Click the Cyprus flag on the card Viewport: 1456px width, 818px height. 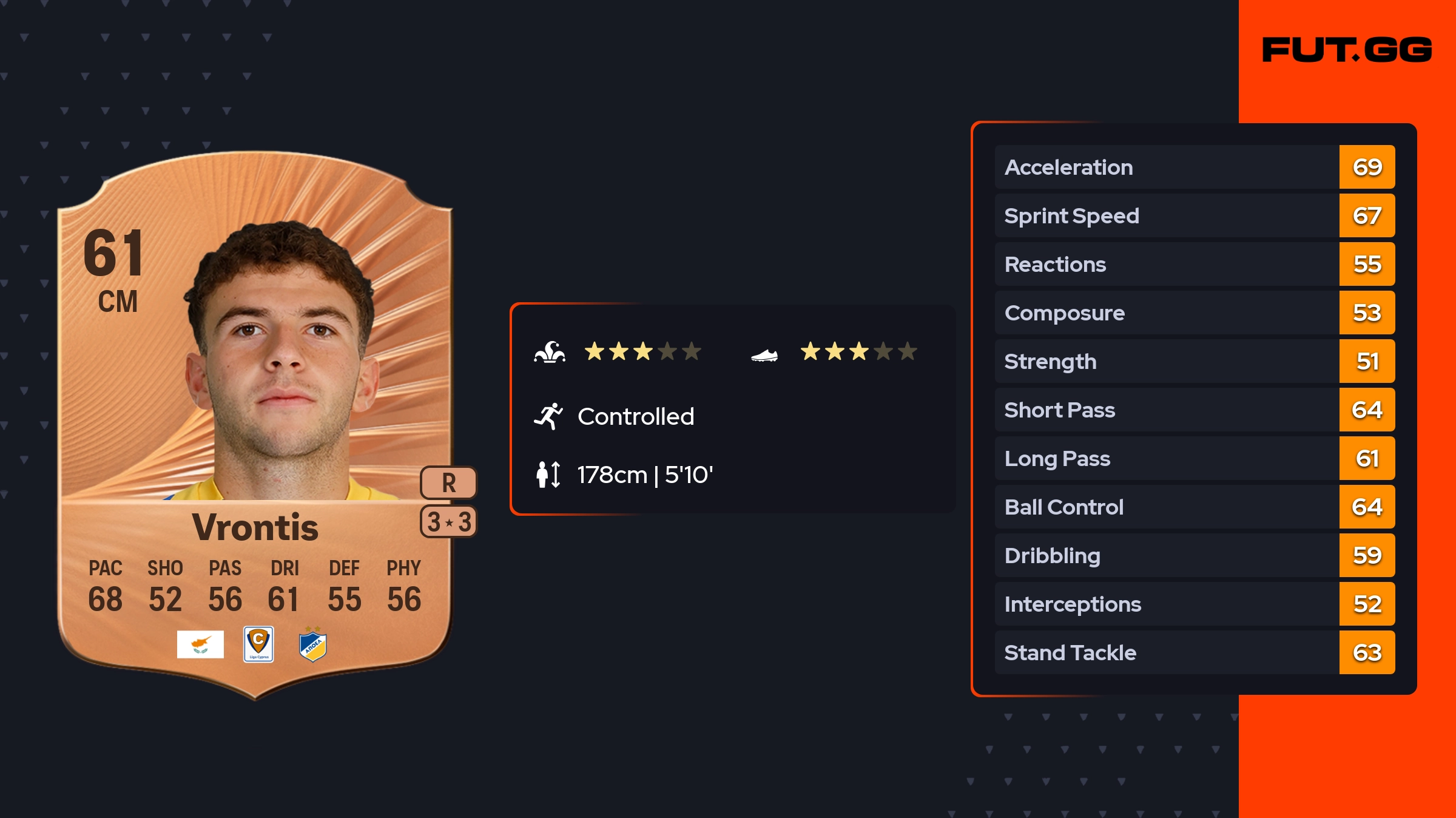click(200, 644)
